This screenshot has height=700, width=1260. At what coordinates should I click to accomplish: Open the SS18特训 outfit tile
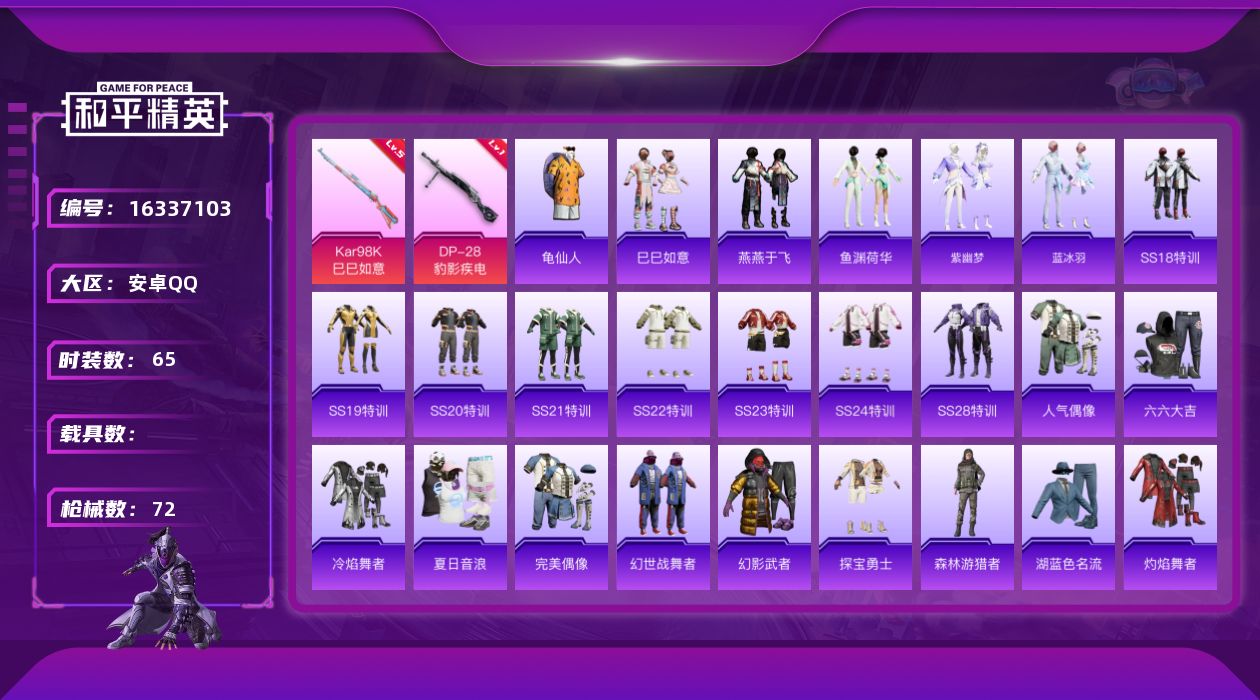[1170, 211]
